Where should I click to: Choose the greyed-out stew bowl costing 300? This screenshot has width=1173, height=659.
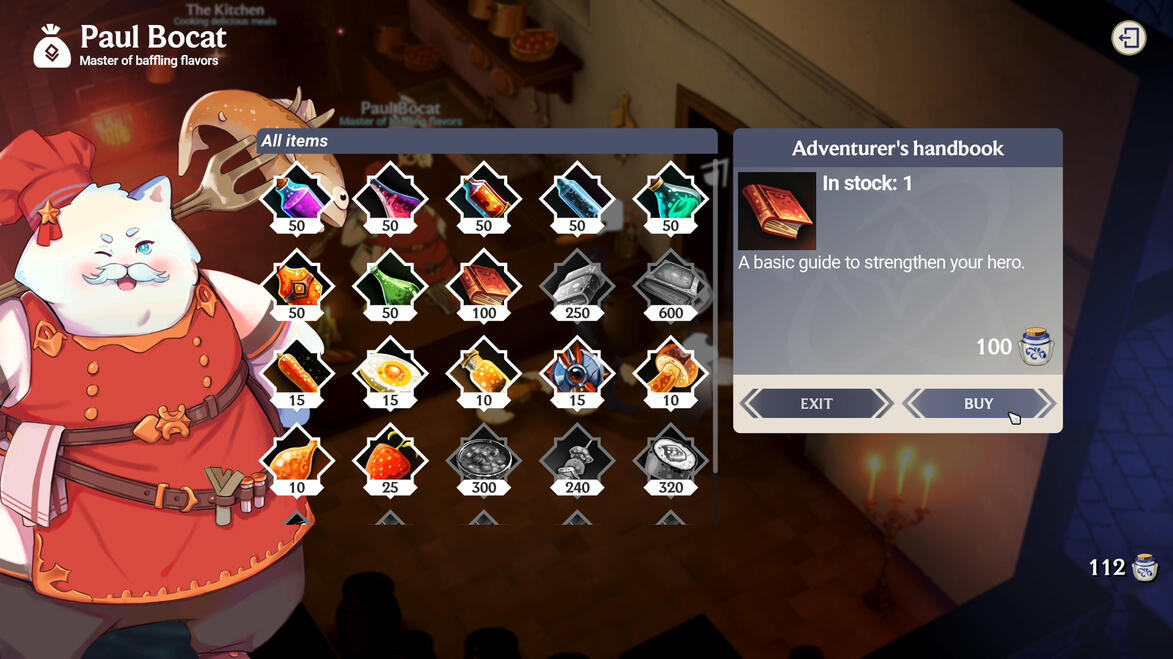[484, 458]
